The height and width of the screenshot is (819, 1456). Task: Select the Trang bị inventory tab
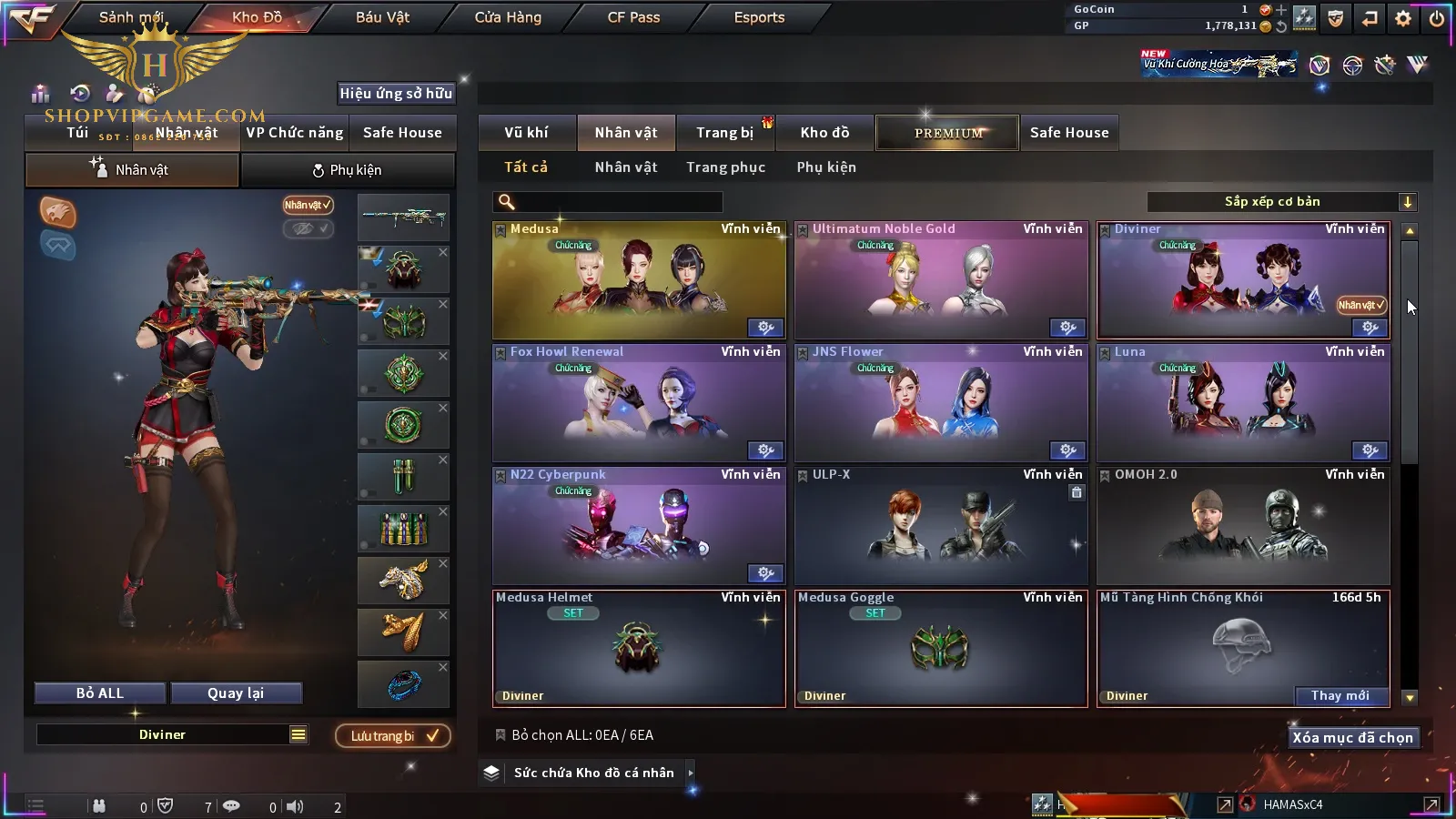tap(724, 133)
